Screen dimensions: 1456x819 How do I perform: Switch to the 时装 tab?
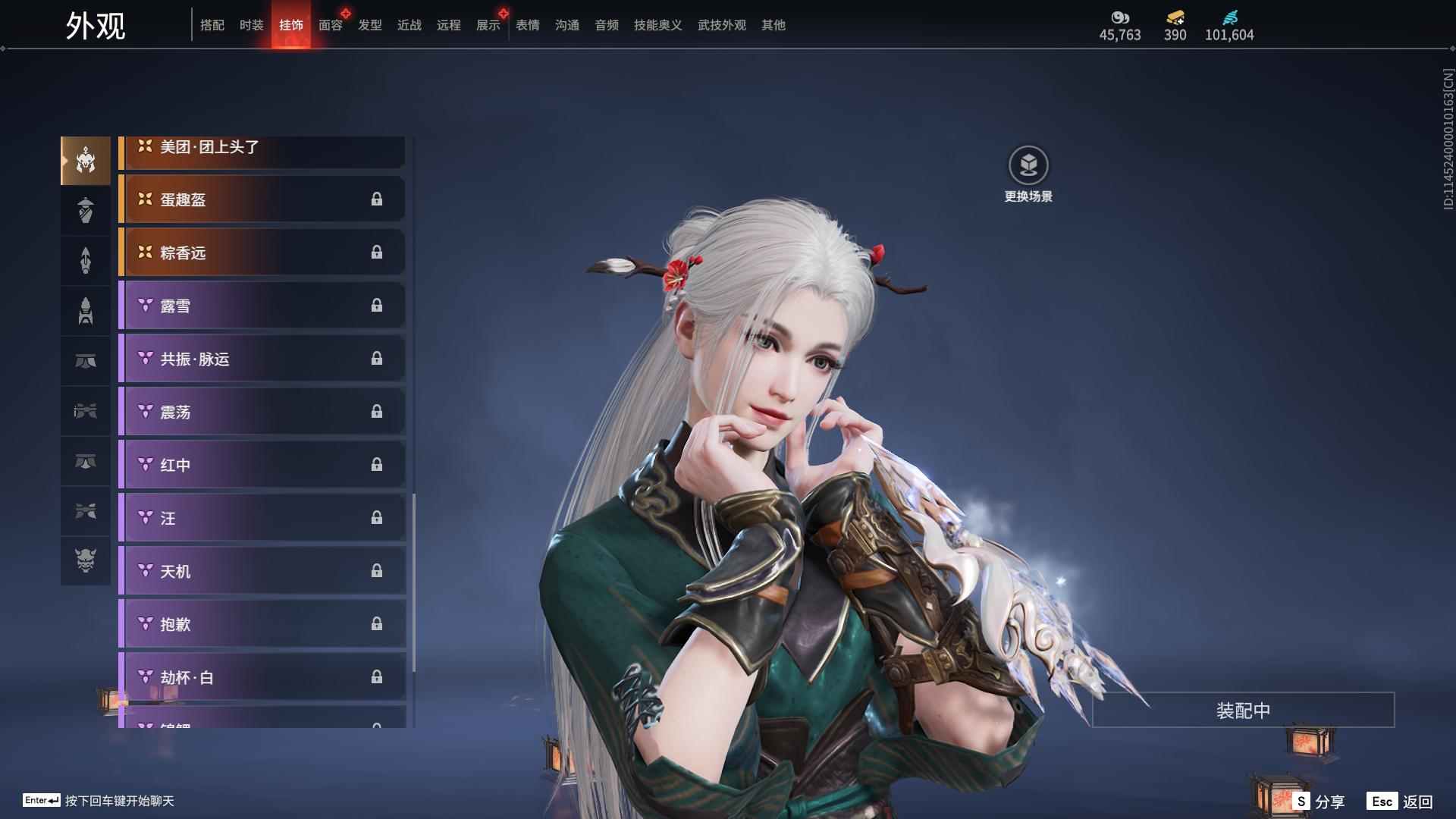[251, 25]
